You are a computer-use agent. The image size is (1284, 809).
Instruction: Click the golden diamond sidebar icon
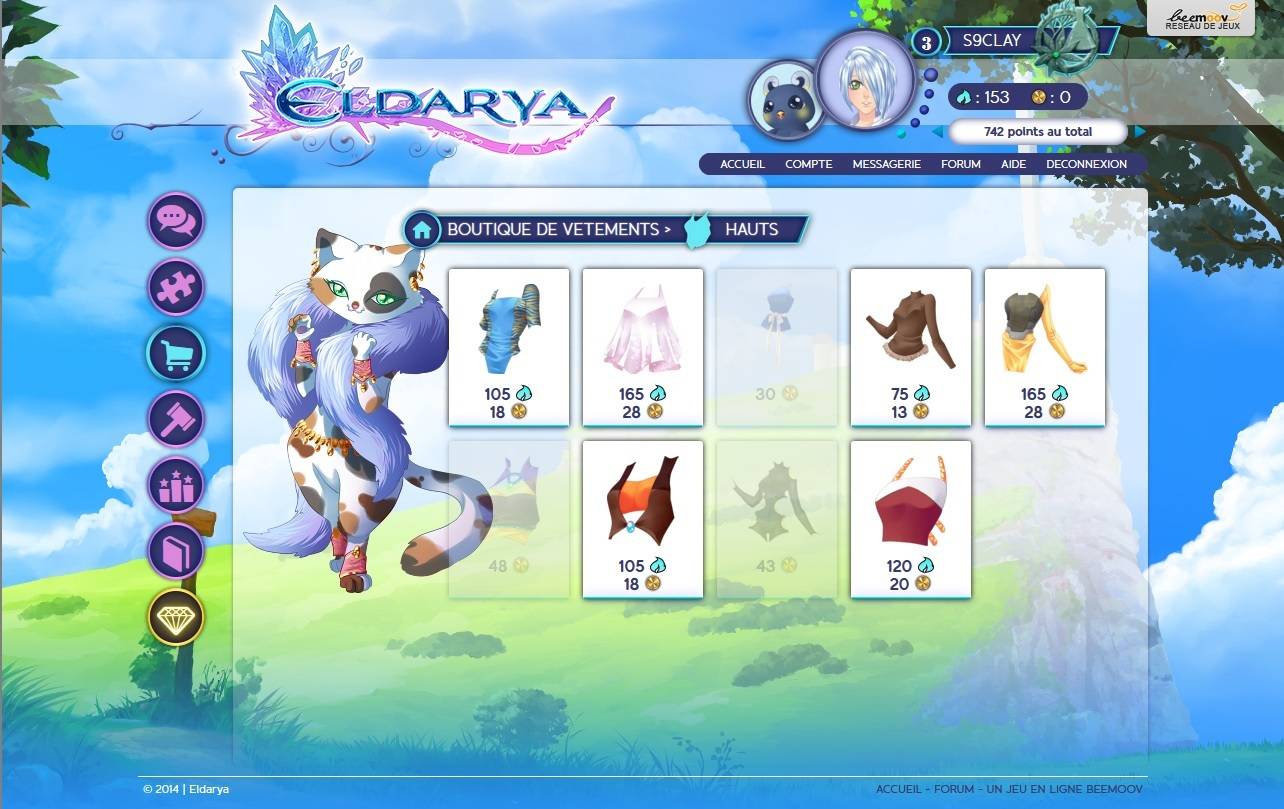click(x=176, y=617)
